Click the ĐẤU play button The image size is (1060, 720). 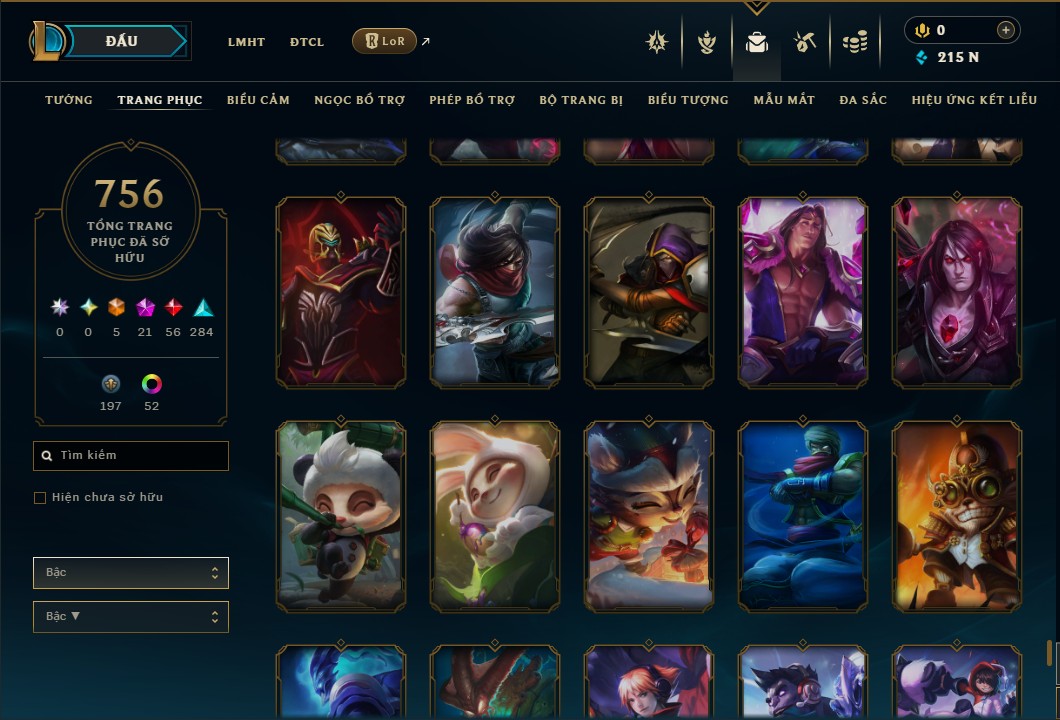pos(122,41)
